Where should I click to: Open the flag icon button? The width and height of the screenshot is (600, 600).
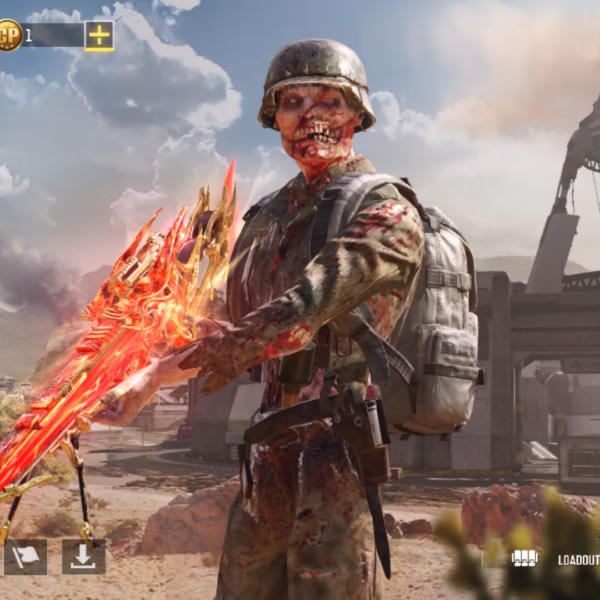[25, 557]
